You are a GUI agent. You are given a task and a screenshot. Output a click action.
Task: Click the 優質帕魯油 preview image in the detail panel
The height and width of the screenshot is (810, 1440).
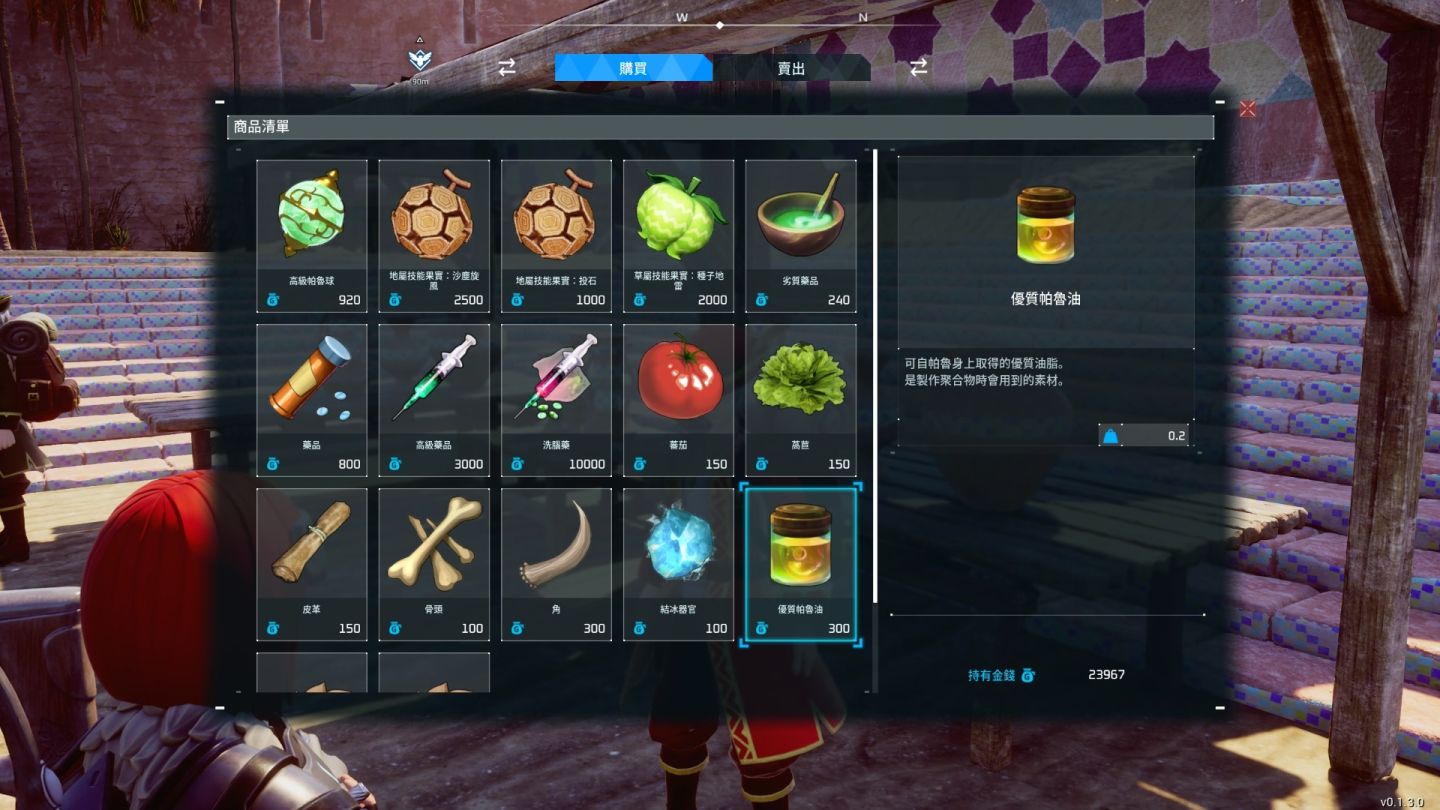(1046, 222)
